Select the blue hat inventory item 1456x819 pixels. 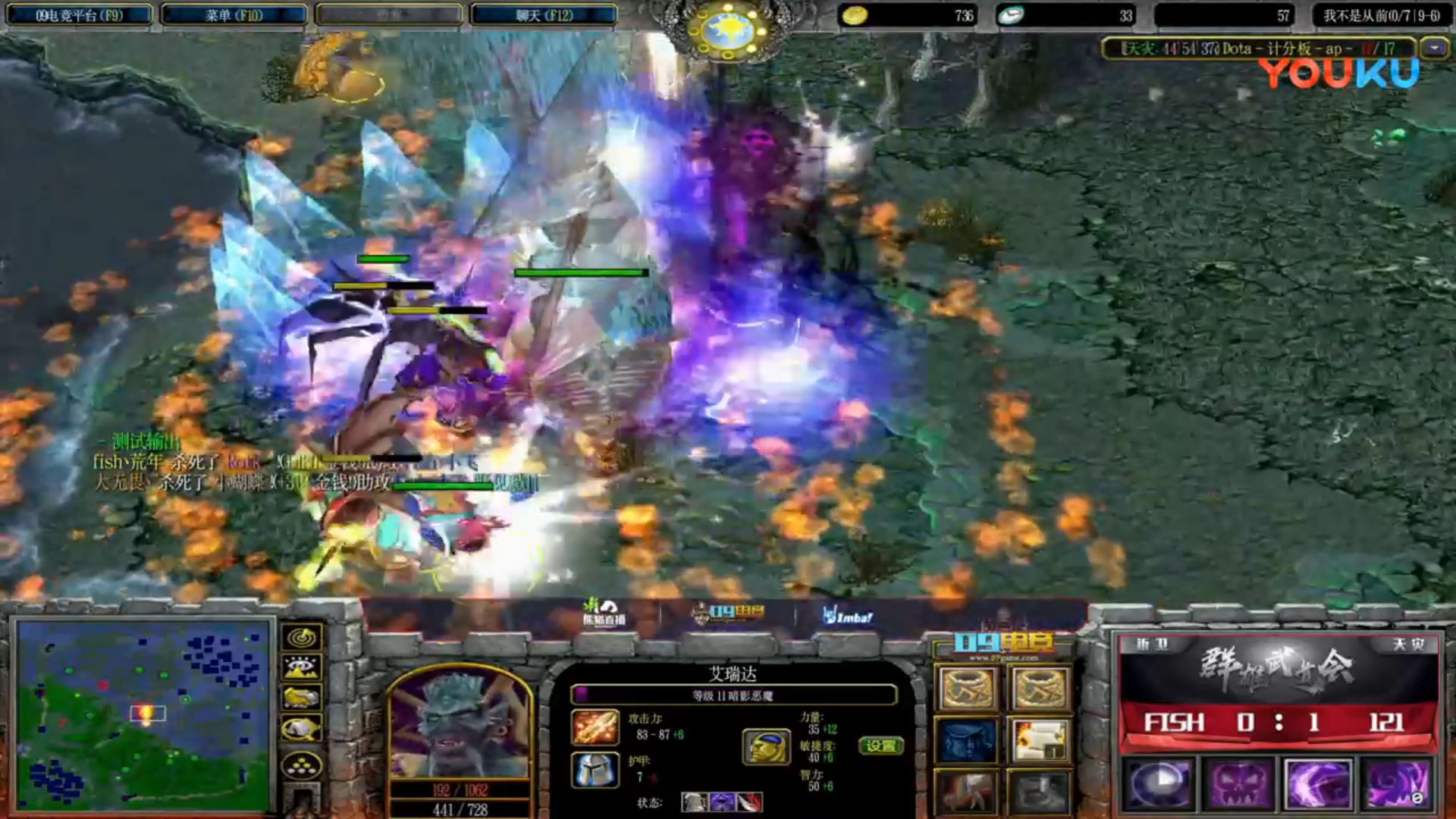(x=967, y=740)
